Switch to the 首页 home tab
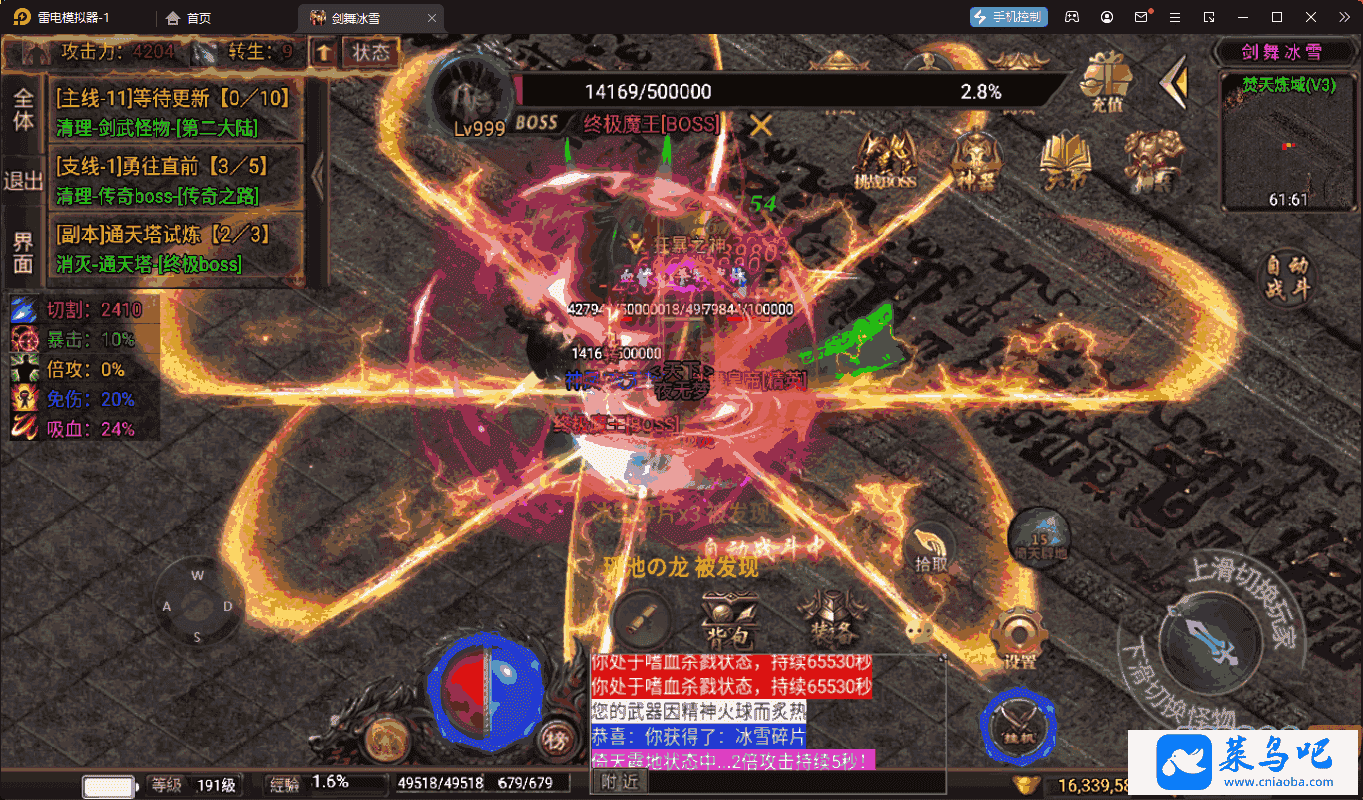 pos(188,18)
